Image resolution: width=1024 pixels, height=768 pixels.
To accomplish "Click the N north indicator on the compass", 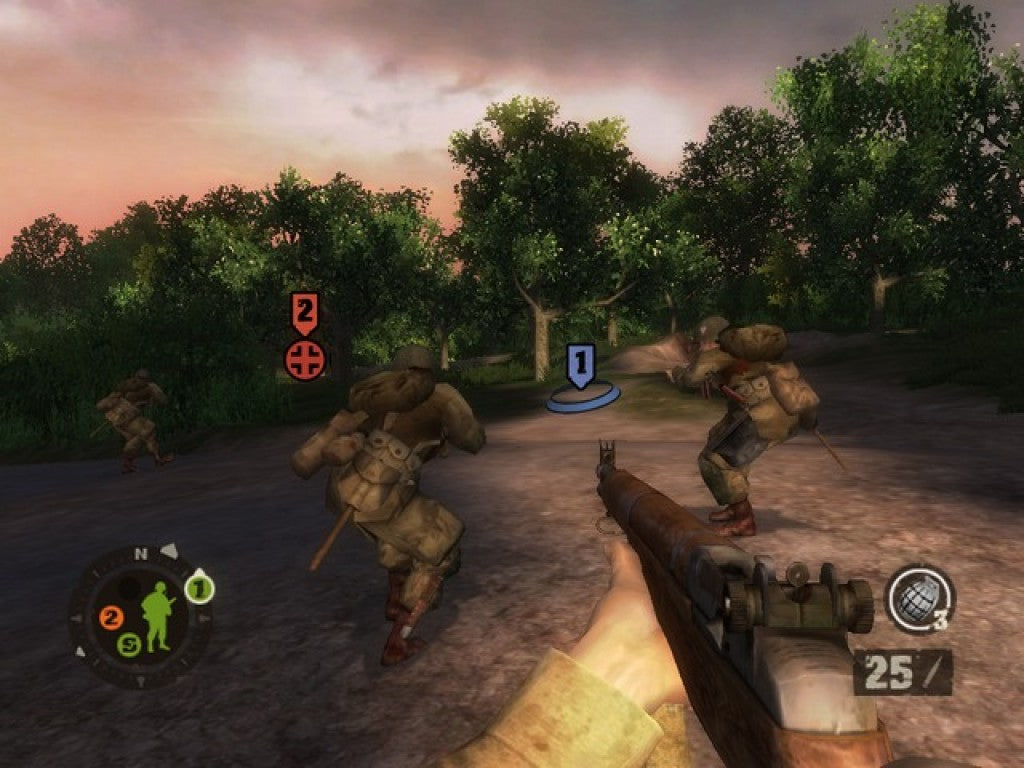I will [x=141, y=553].
